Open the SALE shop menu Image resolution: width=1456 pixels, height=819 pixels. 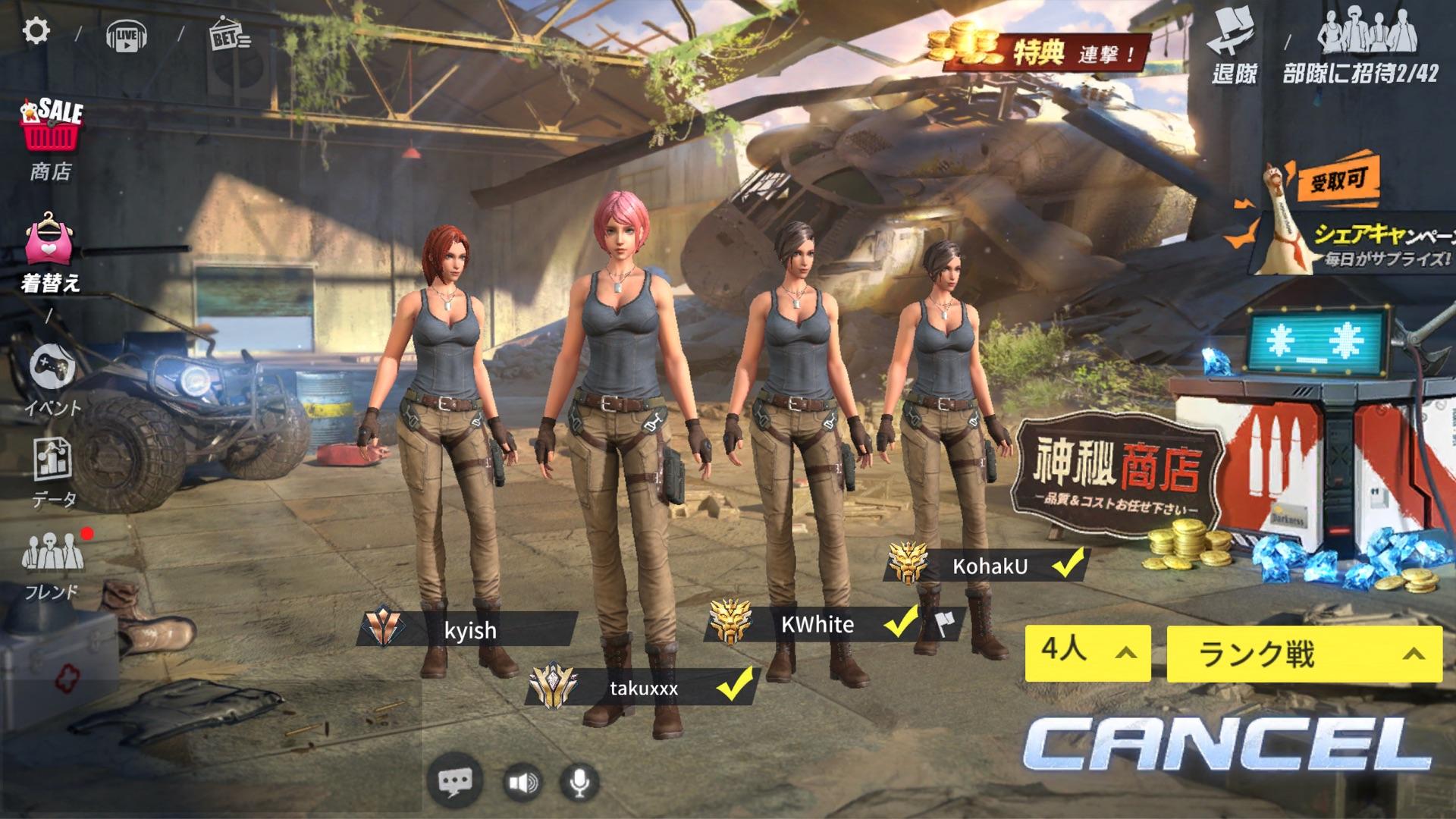pos(51,136)
